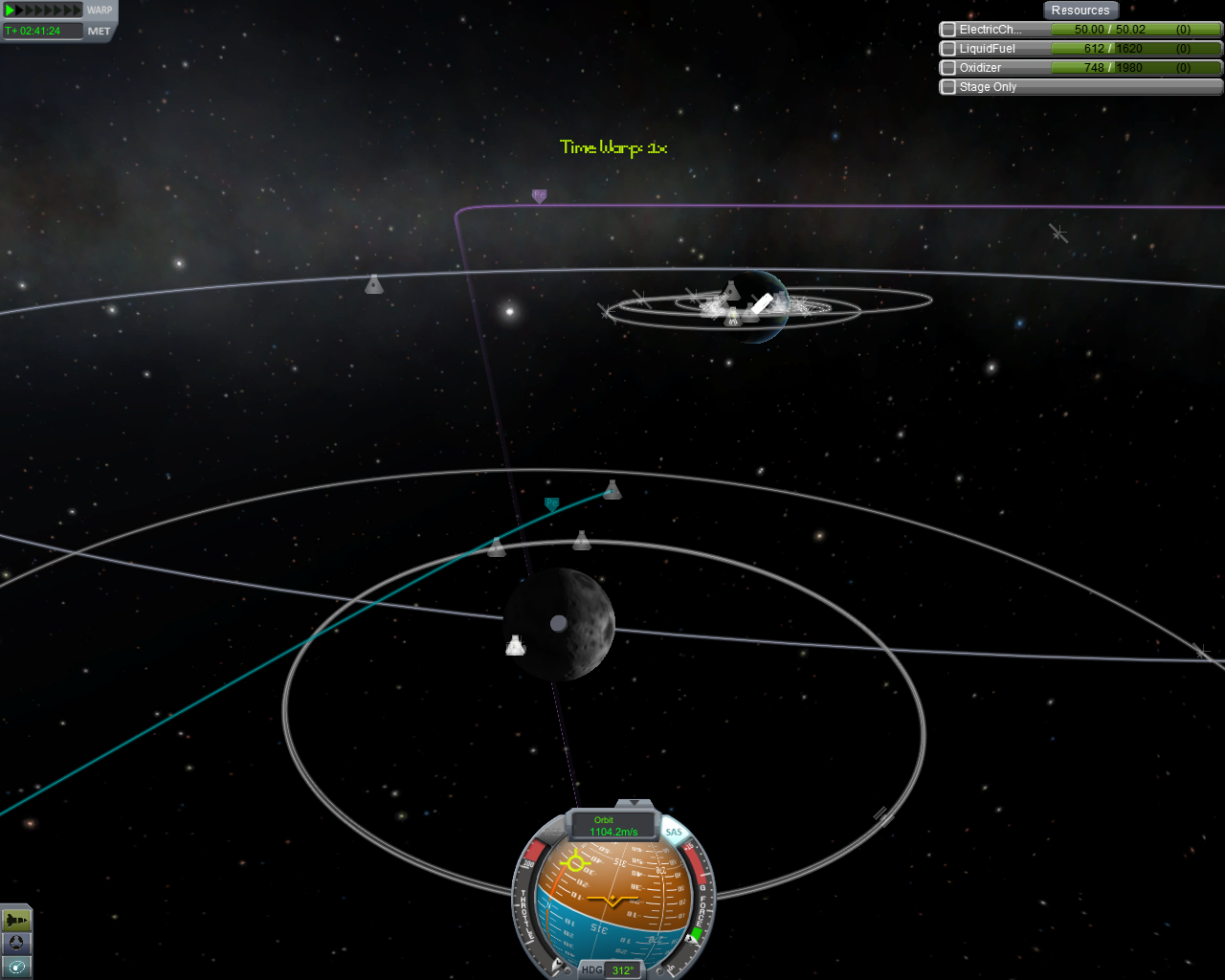This screenshot has width=1225, height=980.
Task: Tick the ElectricCharge resource checkbox
Action: click(948, 30)
